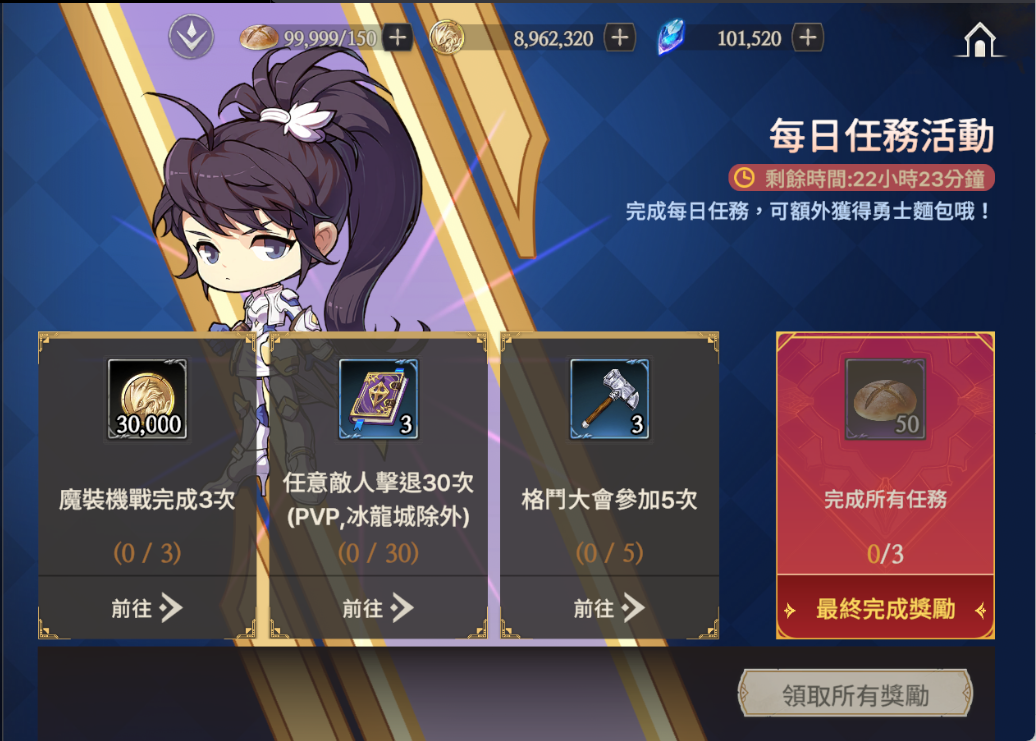
Task: Add more warrior bread with plus button
Action: (397, 38)
